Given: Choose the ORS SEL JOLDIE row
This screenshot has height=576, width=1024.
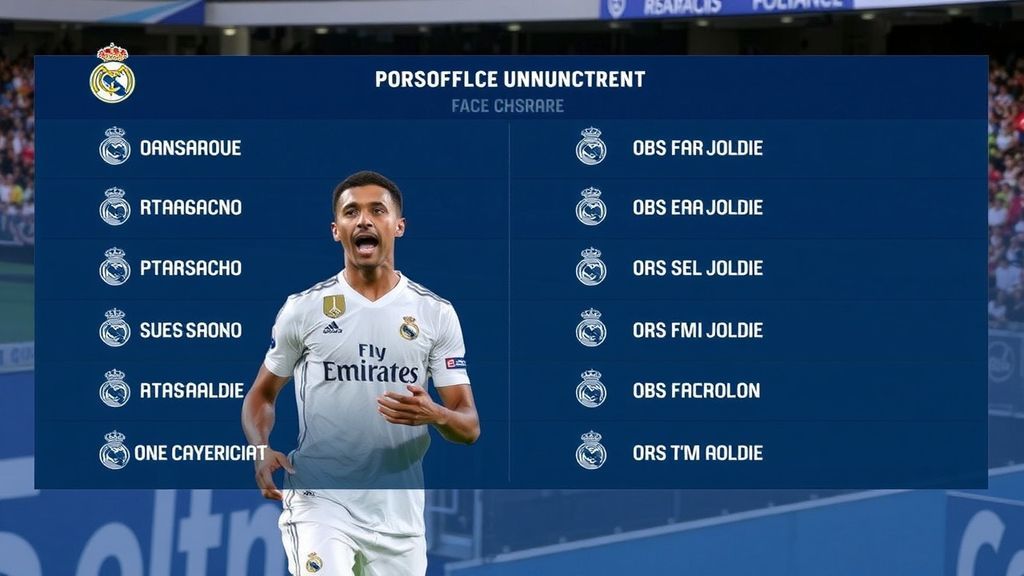Looking at the screenshot, I should coord(697,268).
